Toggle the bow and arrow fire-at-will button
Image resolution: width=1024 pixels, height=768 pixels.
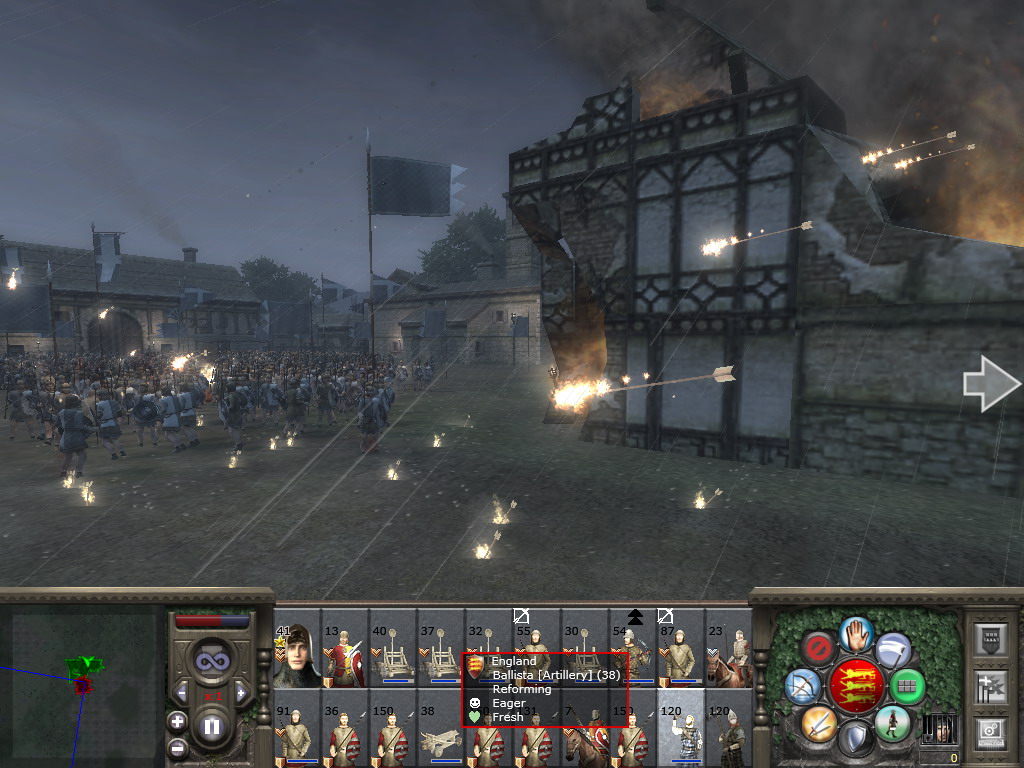tap(803, 686)
